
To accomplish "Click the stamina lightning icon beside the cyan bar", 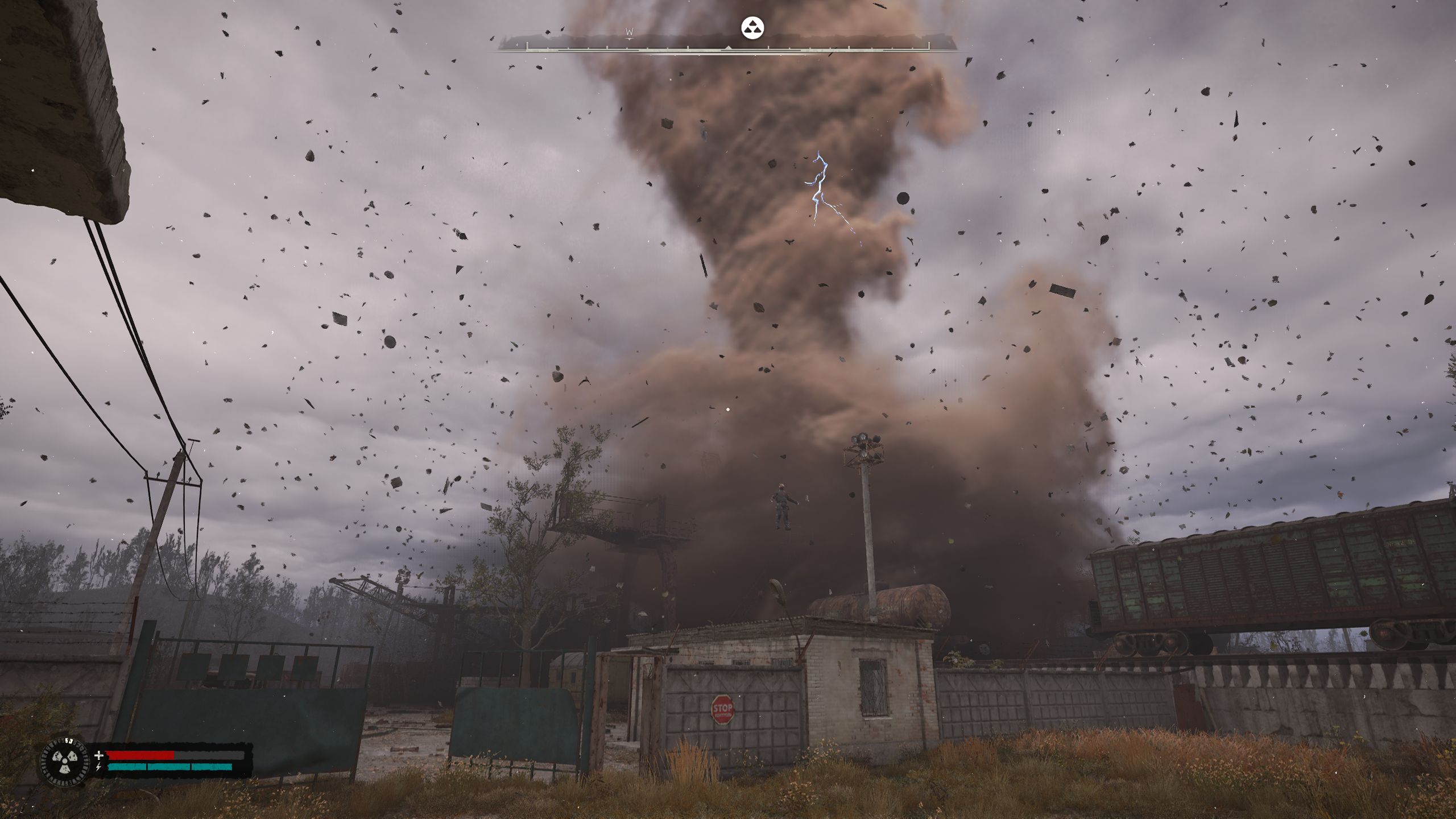I will pyautogui.click(x=98, y=768).
